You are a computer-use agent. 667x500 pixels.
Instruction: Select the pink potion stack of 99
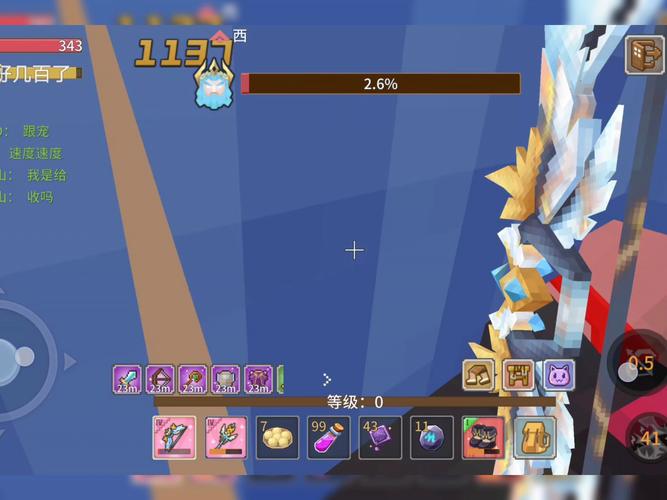coord(329,438)
